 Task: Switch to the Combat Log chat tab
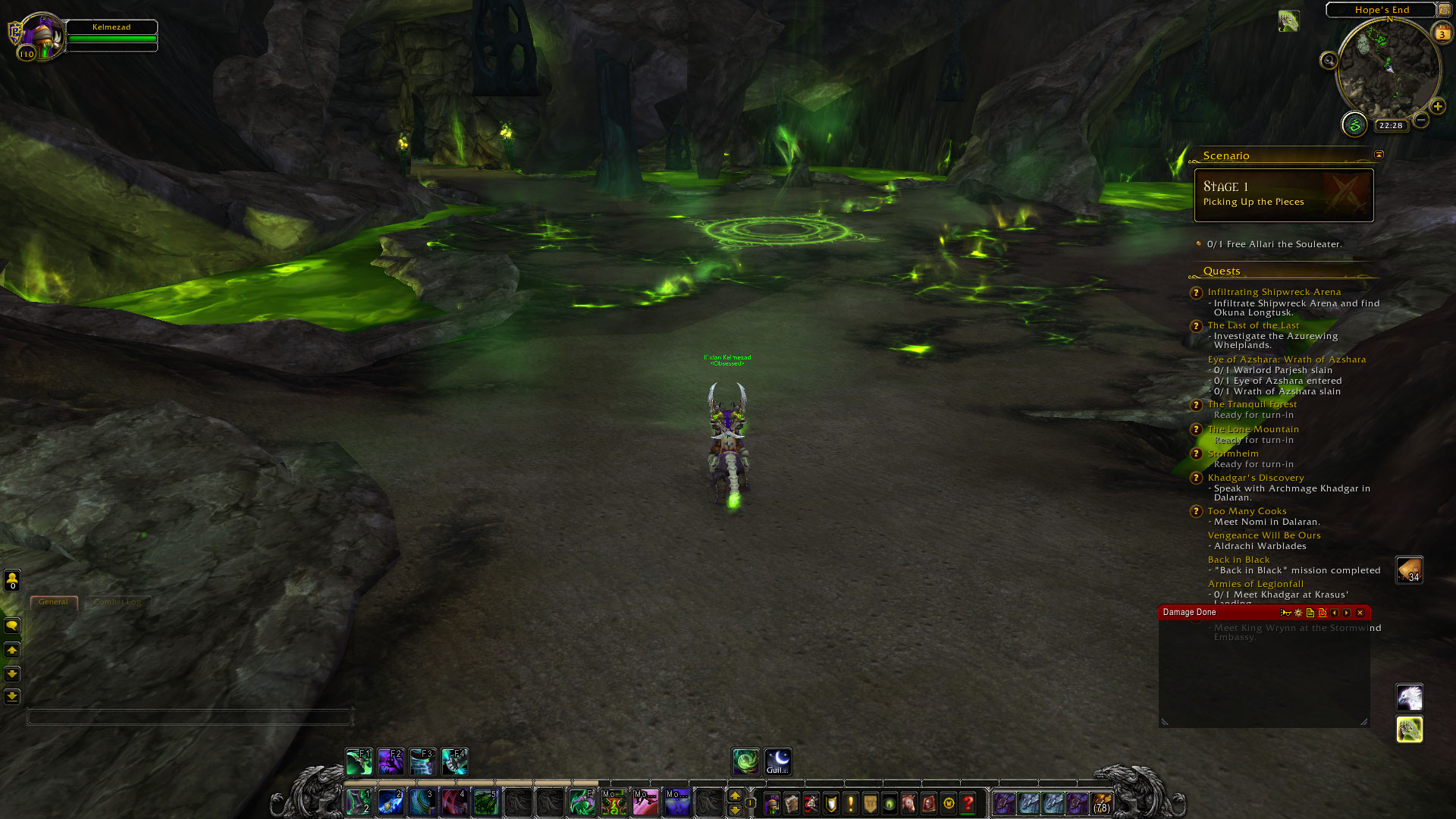(118, 602)
